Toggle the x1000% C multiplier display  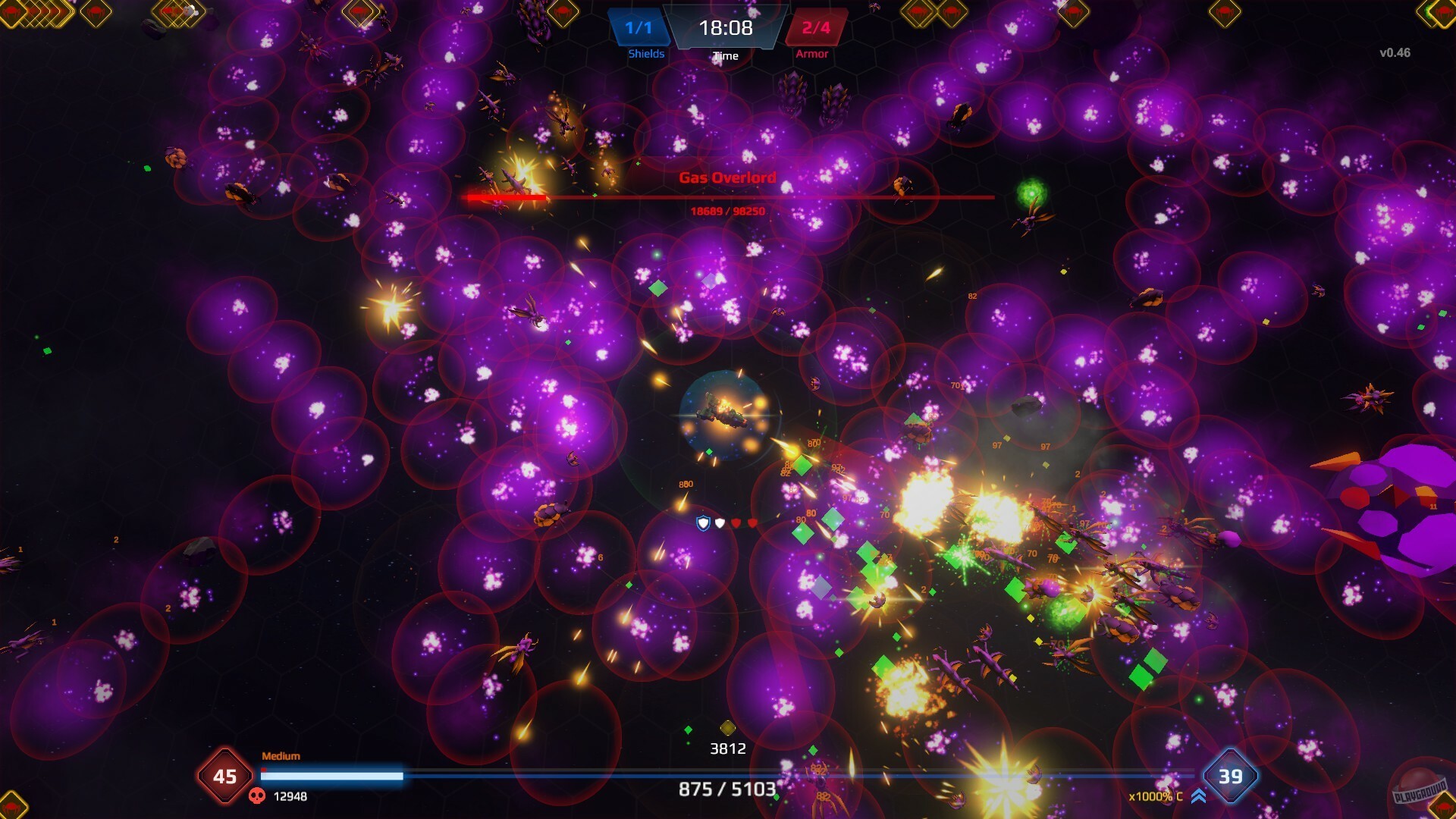[x=1156, y=796]
